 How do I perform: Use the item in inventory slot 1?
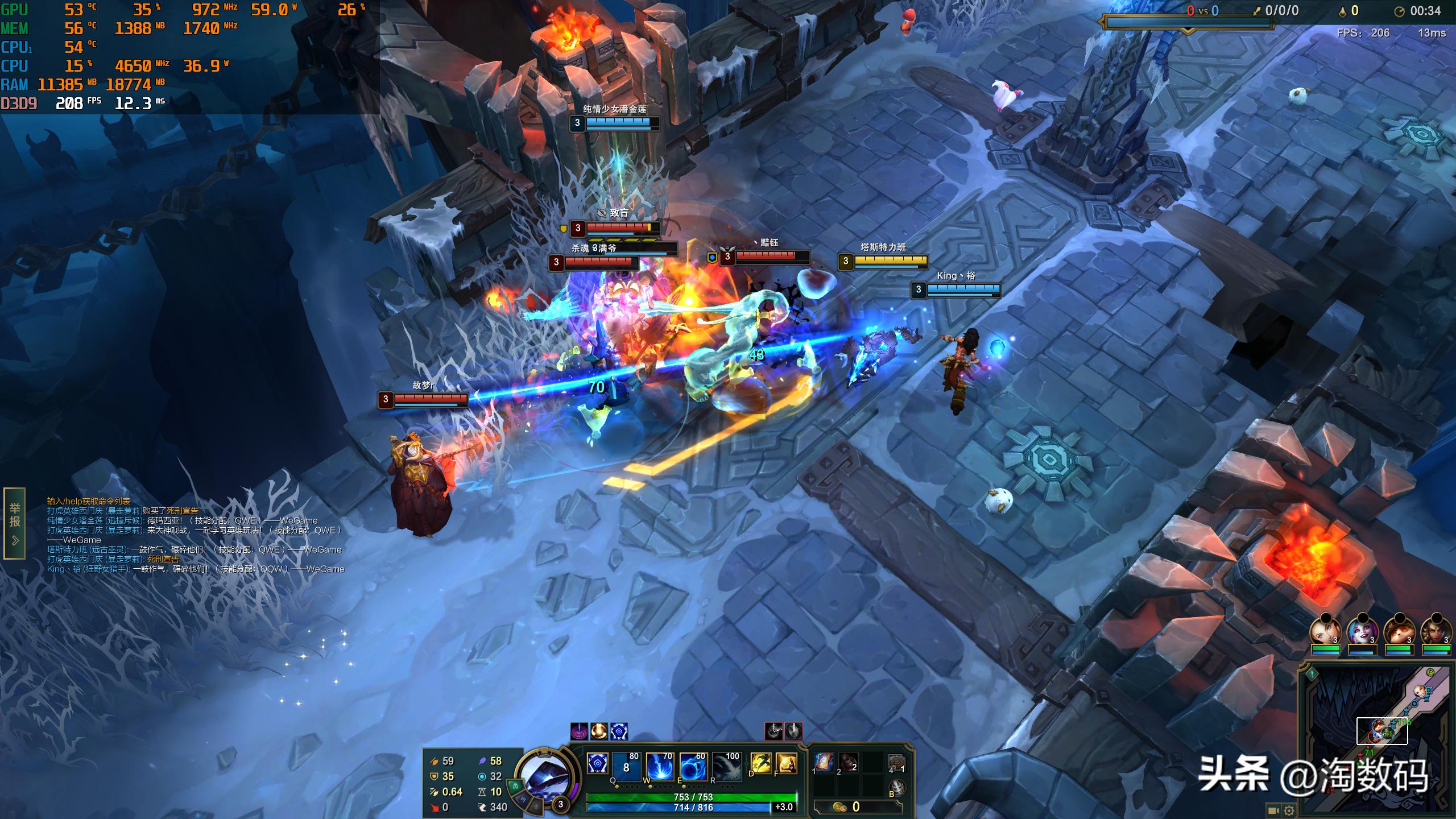click(x=823, y=762)
